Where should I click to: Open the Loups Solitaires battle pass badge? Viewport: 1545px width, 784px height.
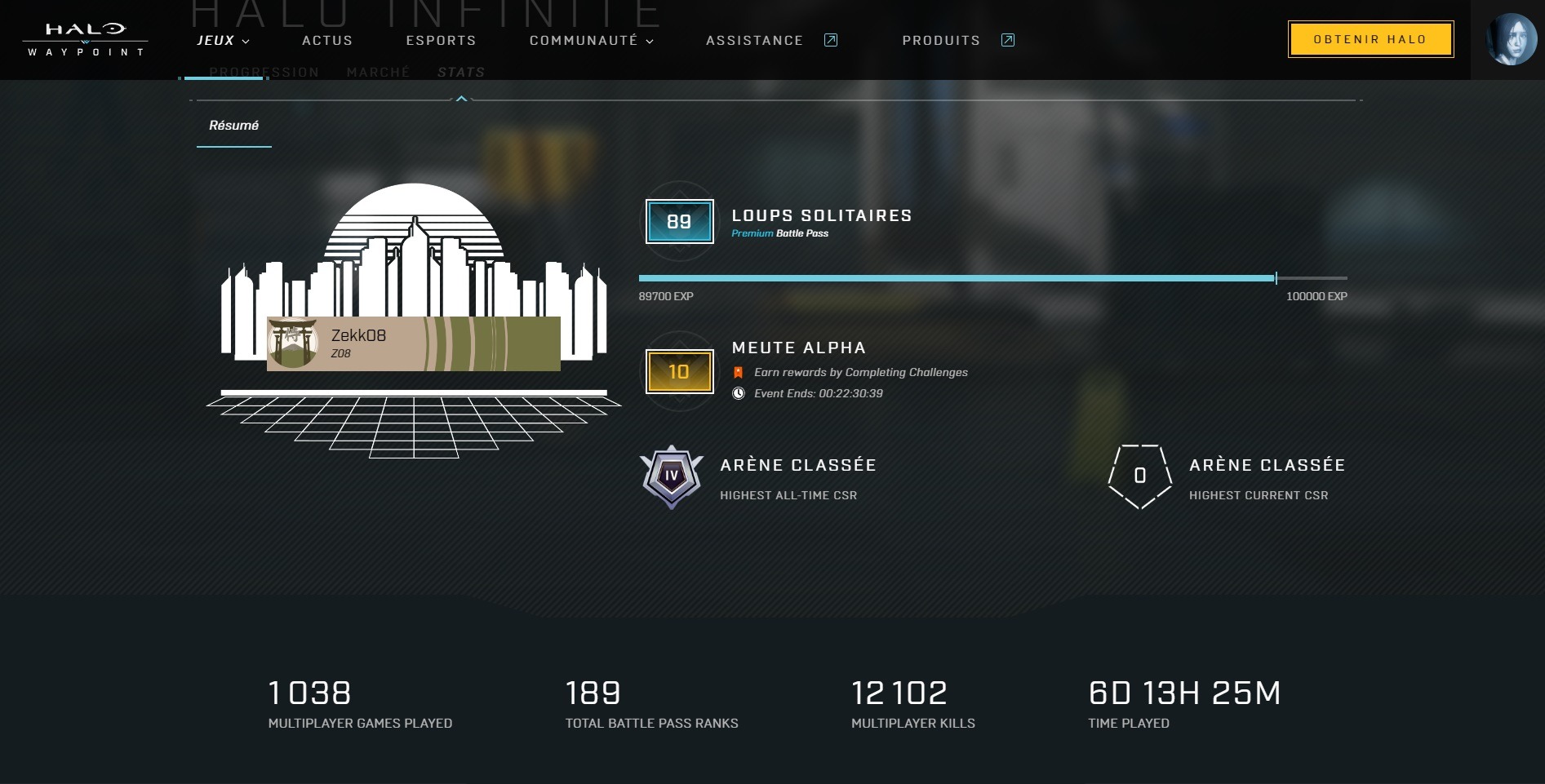(679, 222)
